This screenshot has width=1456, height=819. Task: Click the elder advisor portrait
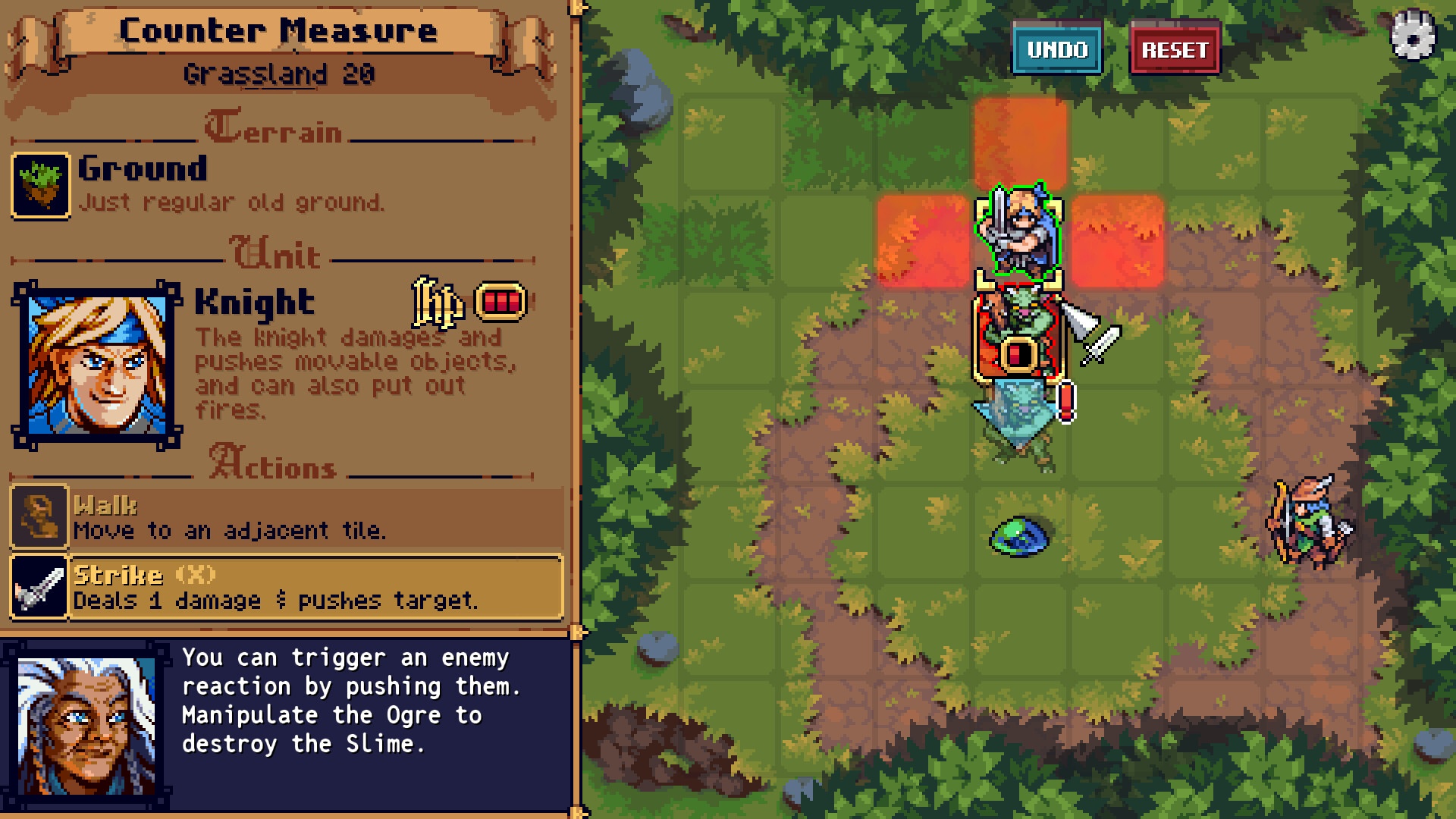point(86,726)
